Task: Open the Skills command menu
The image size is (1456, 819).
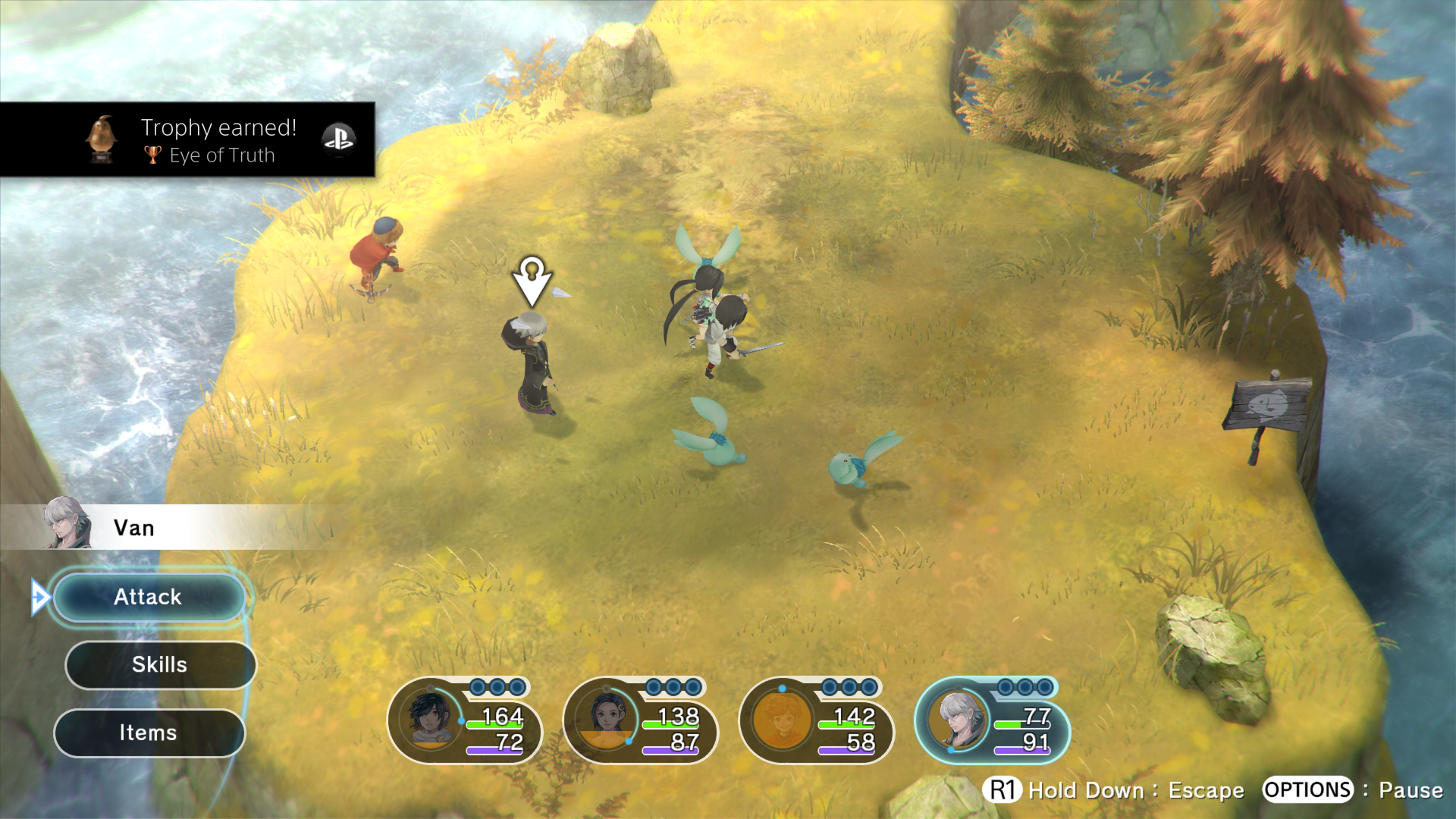Action: click(x=160, y=665)
